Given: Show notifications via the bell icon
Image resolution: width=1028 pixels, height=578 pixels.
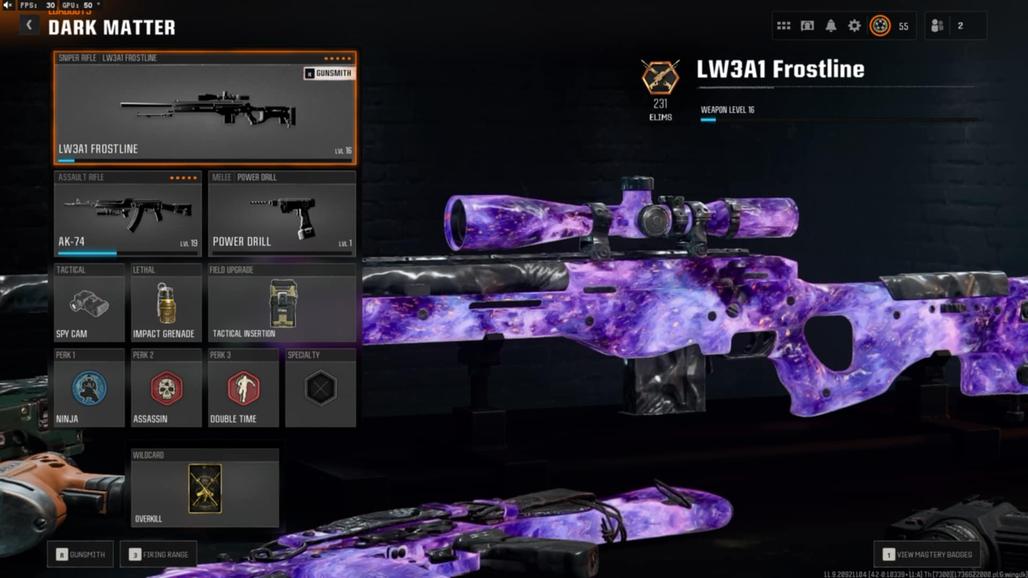Looking at the screenshot, I should [831, 26].
